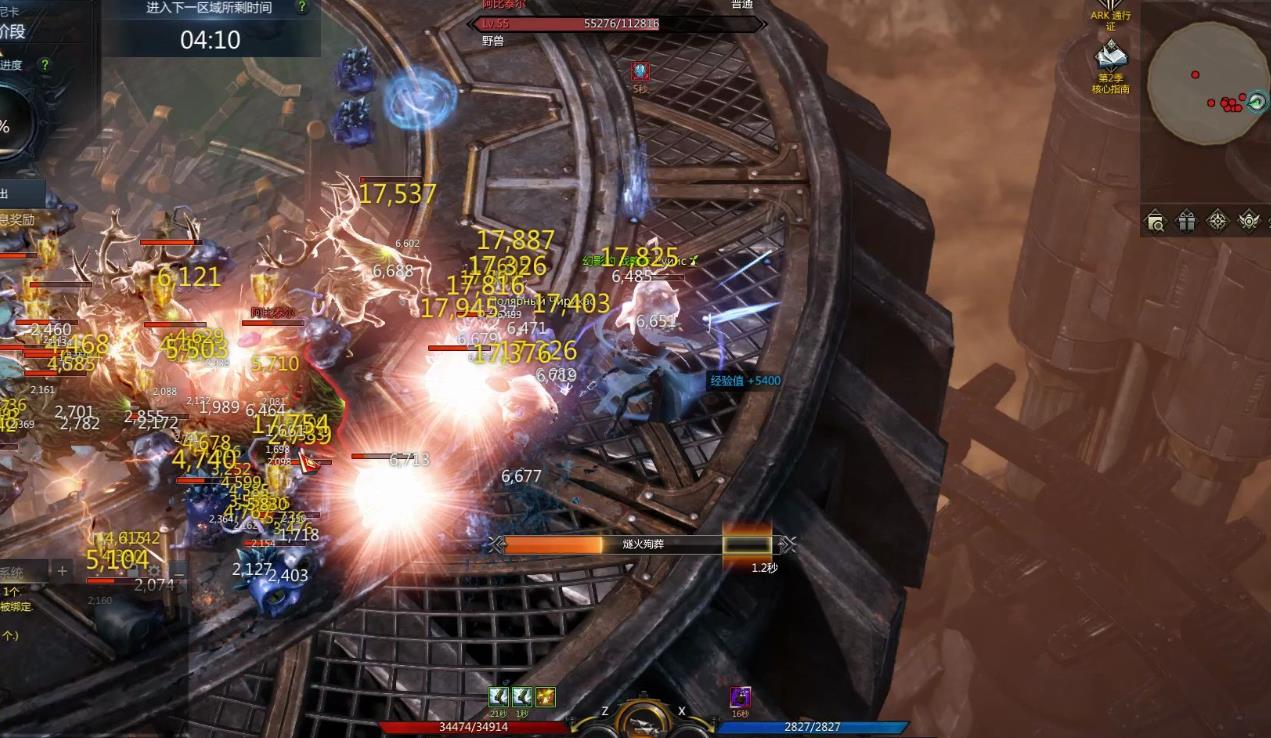The width and height of the screenshot is (1271, 738).
Task: Click the central identity gauge emblem
Action: click(x=643, y=718)
